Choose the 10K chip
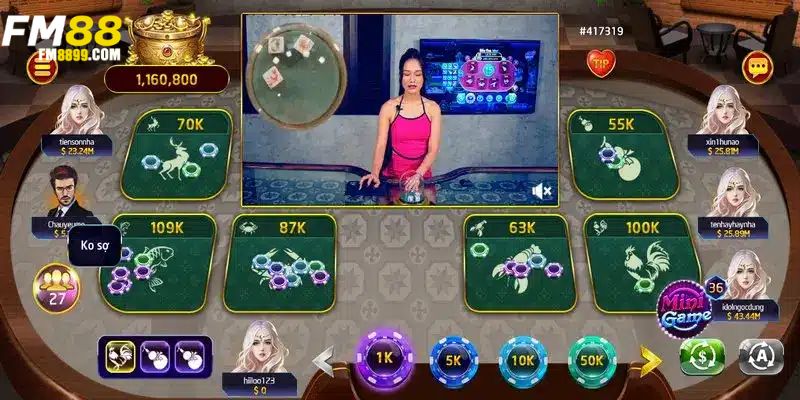 [521, 358]
